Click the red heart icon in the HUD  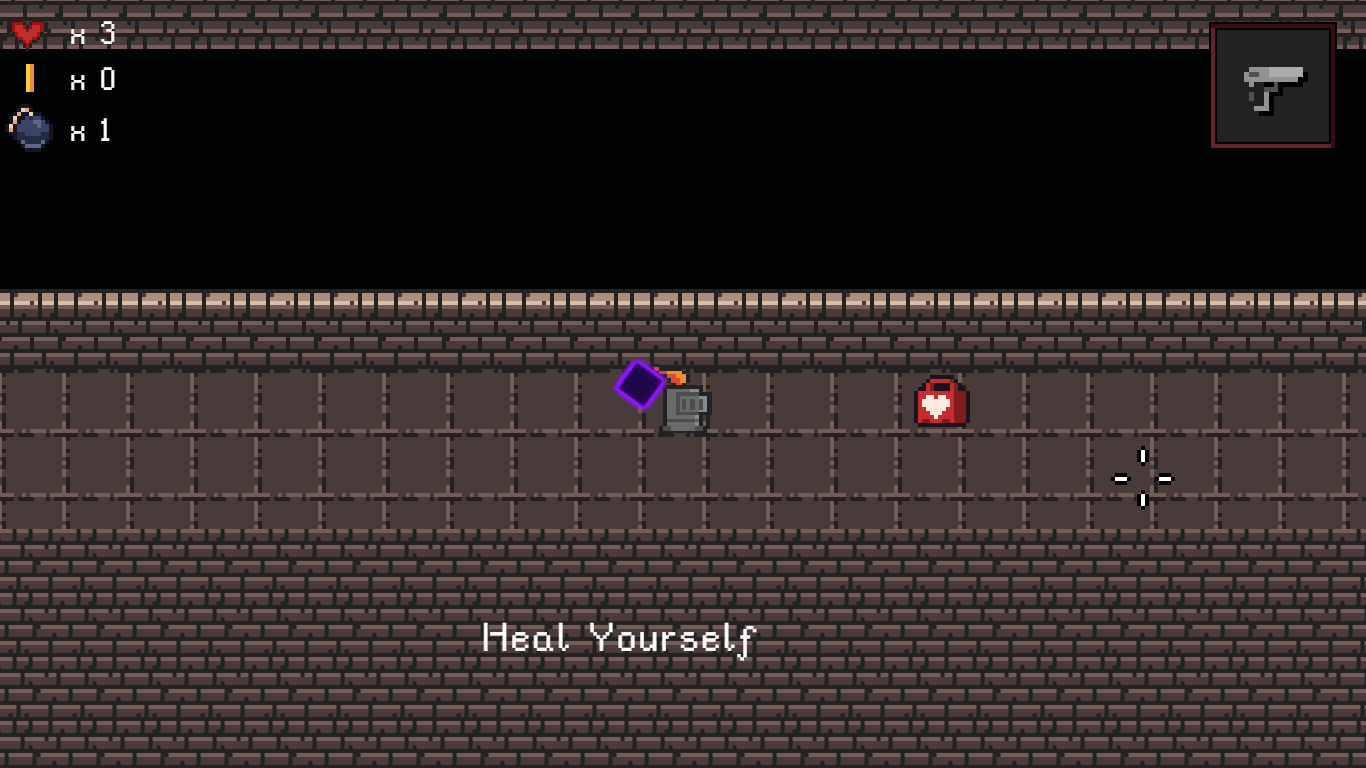coord(30,30)
